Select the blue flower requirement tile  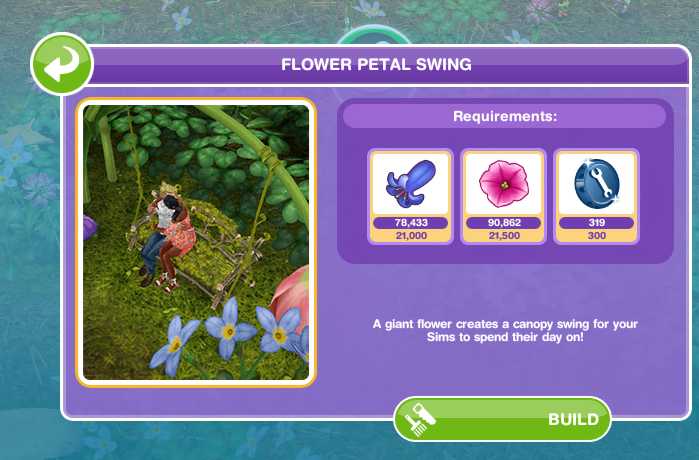[410, 196]
